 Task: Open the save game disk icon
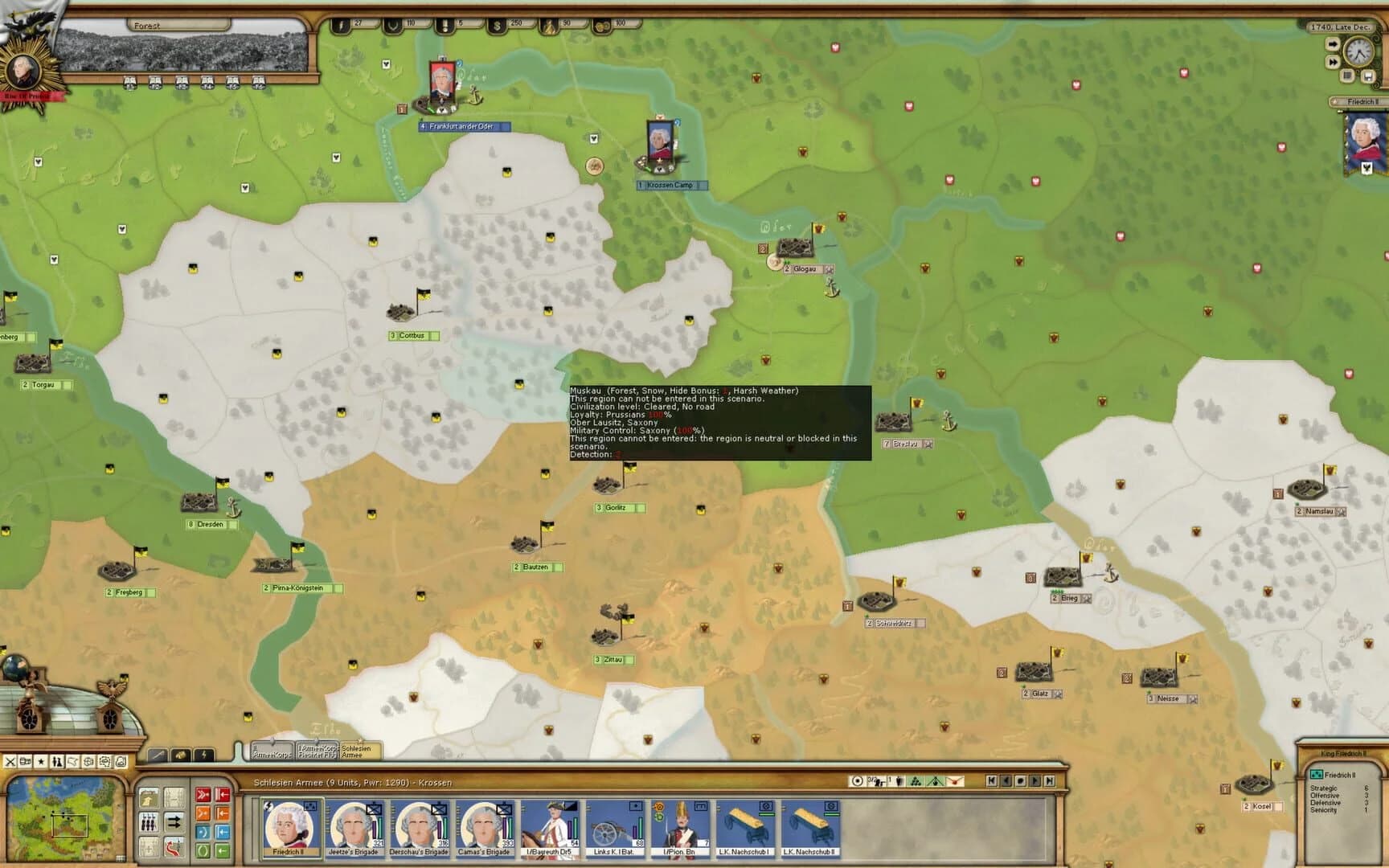pos(1368,76)
